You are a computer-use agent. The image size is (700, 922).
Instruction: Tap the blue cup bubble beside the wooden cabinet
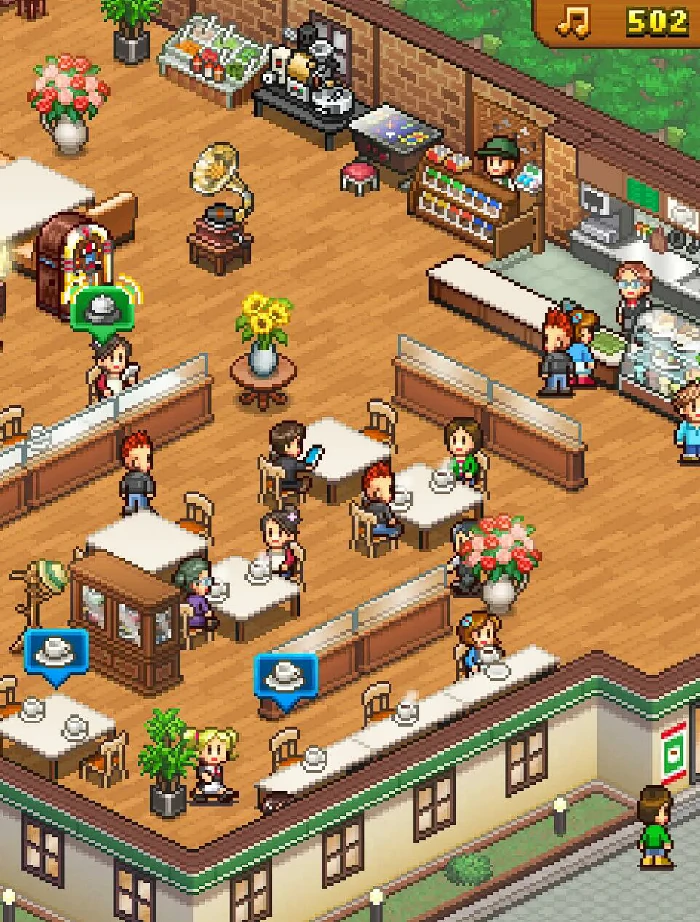(x=56, y=653)
